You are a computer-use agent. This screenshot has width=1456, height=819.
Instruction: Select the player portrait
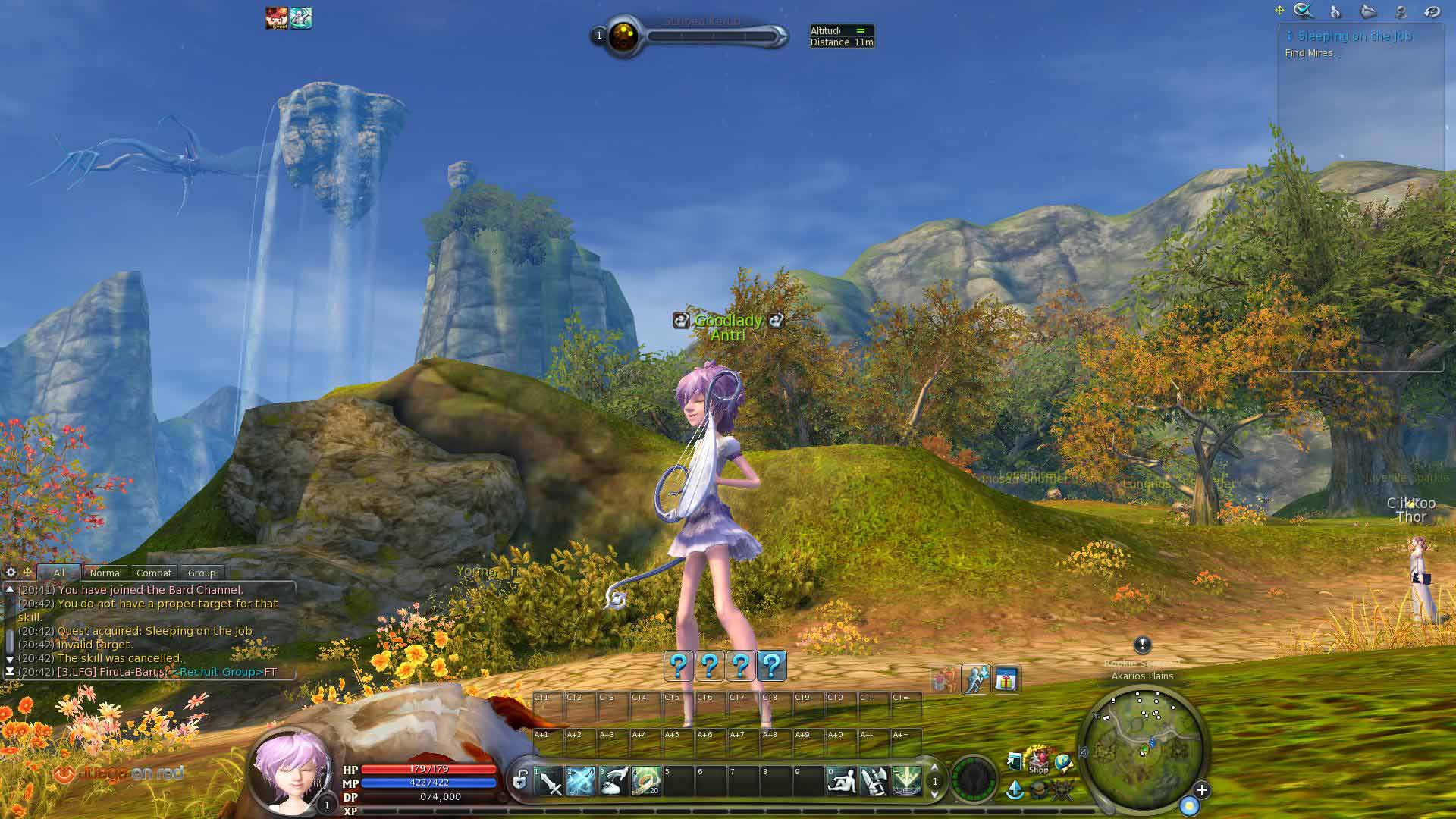pos(291,772)
